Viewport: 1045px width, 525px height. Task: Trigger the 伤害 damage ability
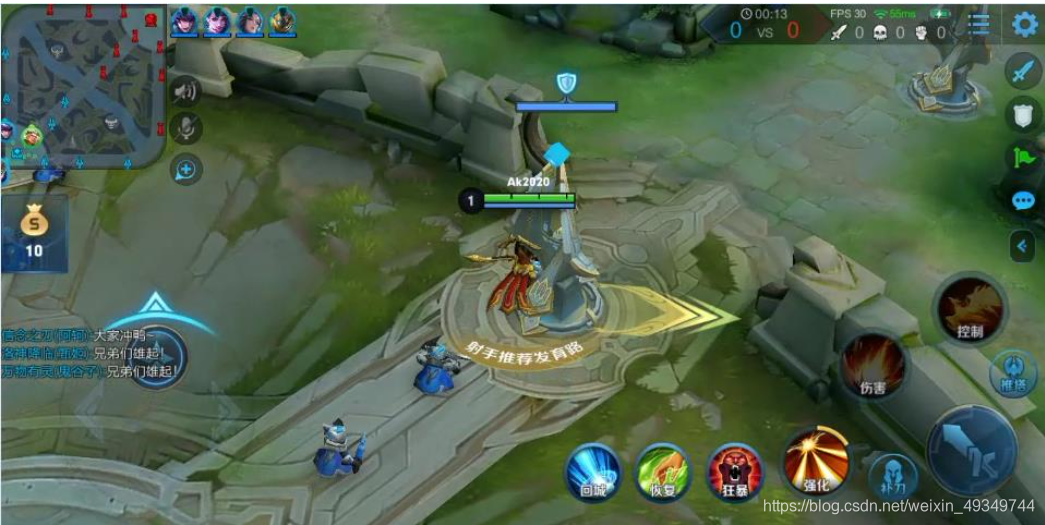873,365
